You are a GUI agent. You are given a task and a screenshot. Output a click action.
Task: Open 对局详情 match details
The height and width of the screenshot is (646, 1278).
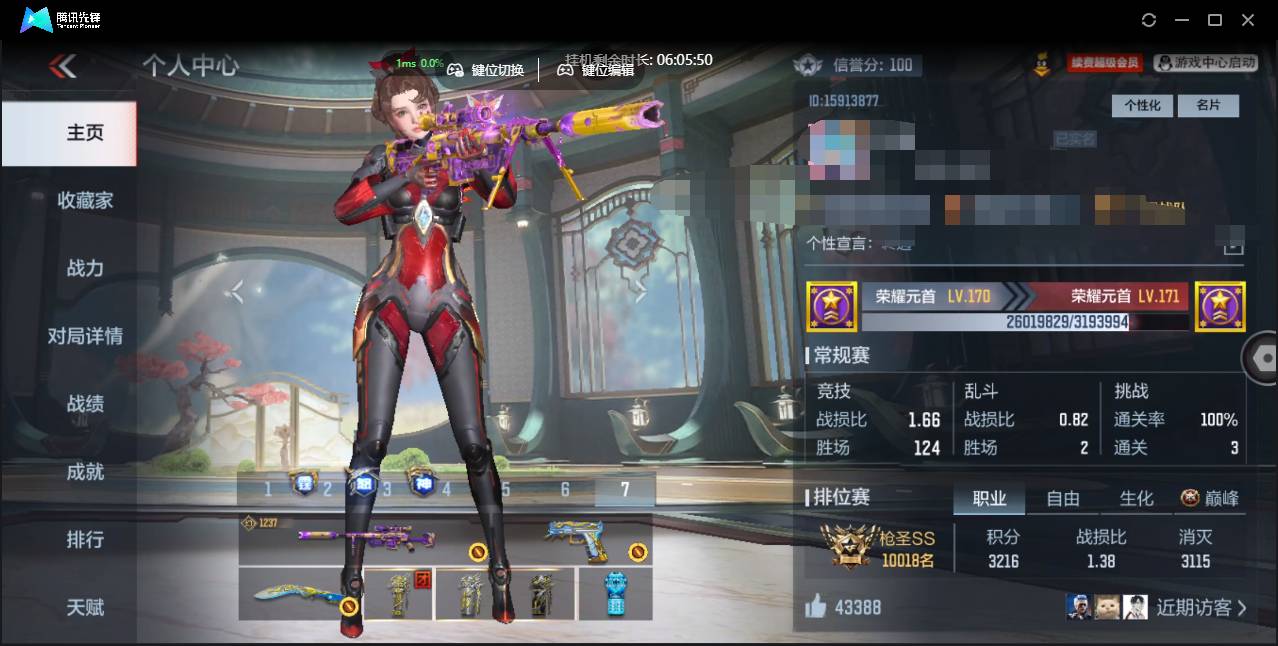coord(85,336)
